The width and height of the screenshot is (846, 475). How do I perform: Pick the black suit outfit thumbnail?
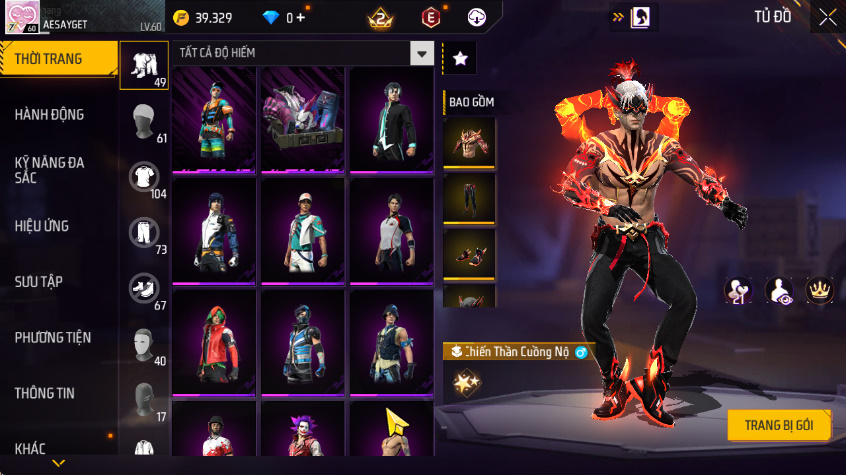(x=391, y=119)
